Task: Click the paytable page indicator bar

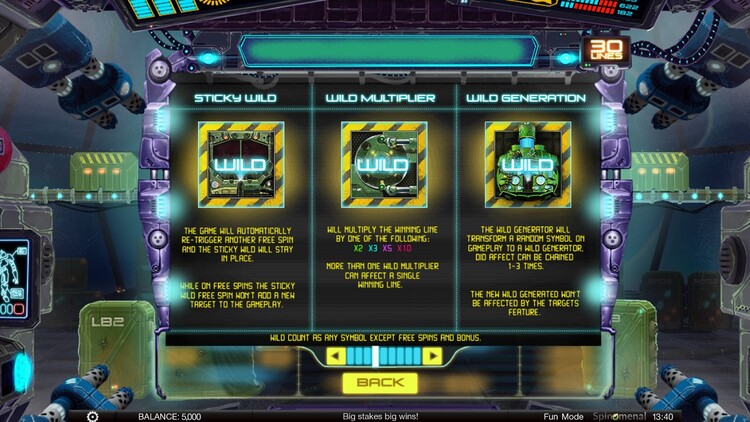Action: (x=385, y=356)
